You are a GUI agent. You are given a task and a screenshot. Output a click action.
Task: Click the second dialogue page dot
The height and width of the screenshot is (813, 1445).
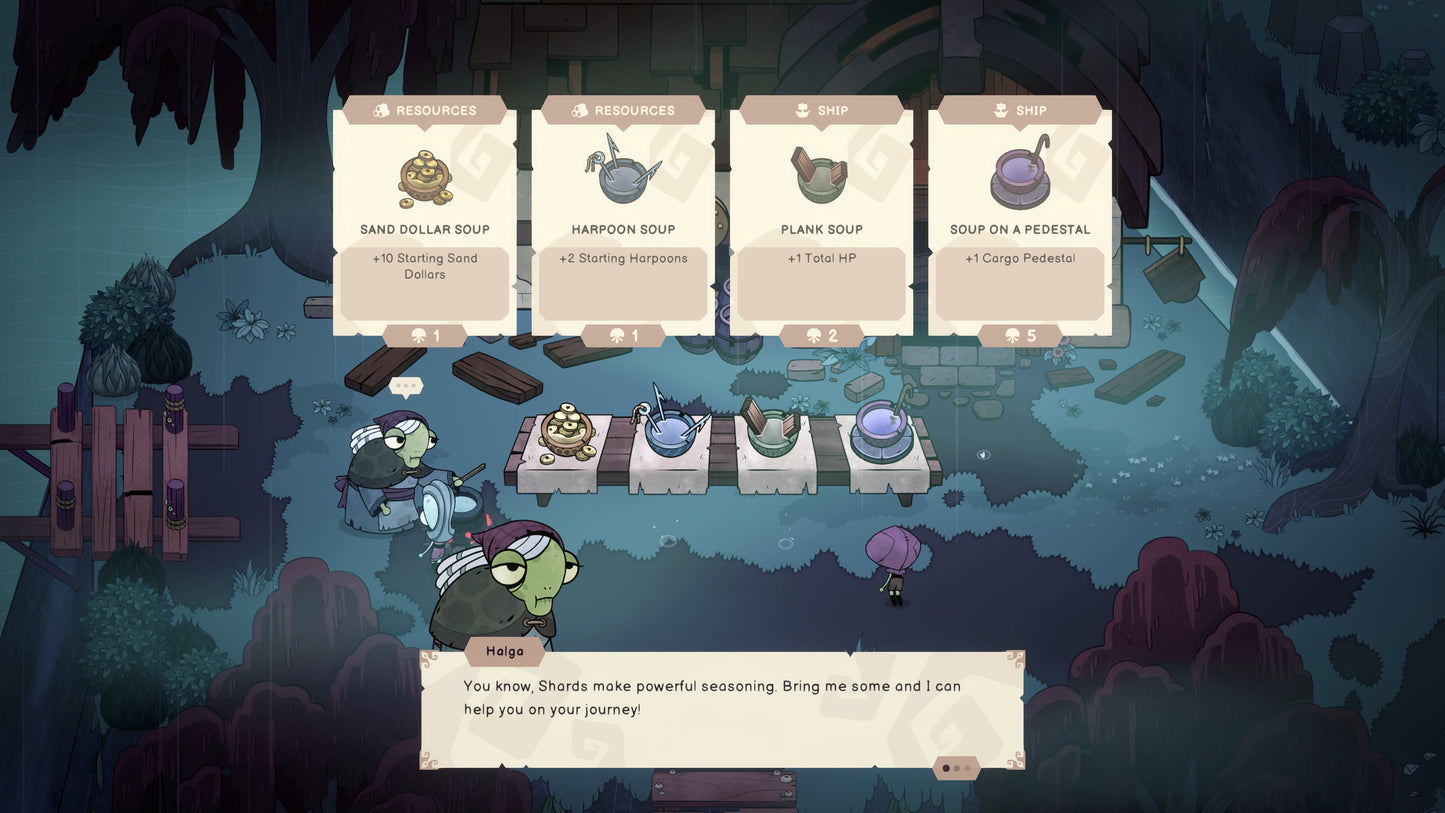pos(957,768)
